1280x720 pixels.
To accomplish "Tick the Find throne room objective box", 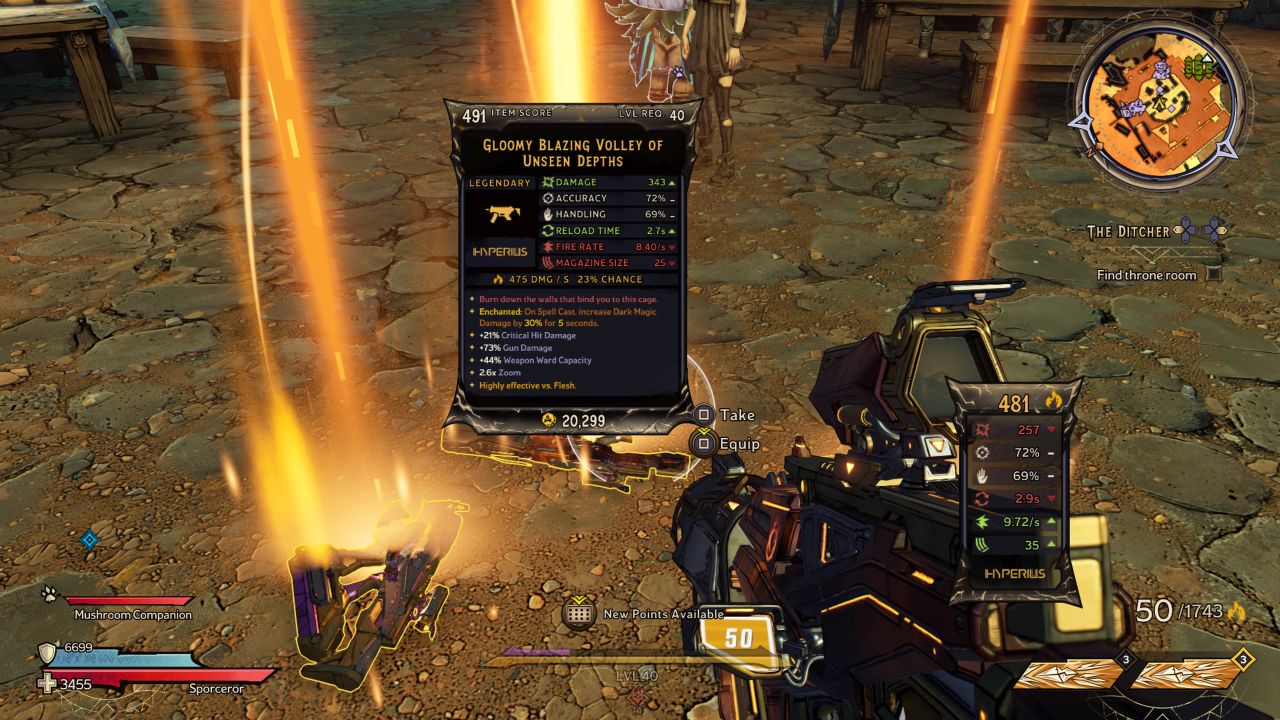I will click(1213, 274).
